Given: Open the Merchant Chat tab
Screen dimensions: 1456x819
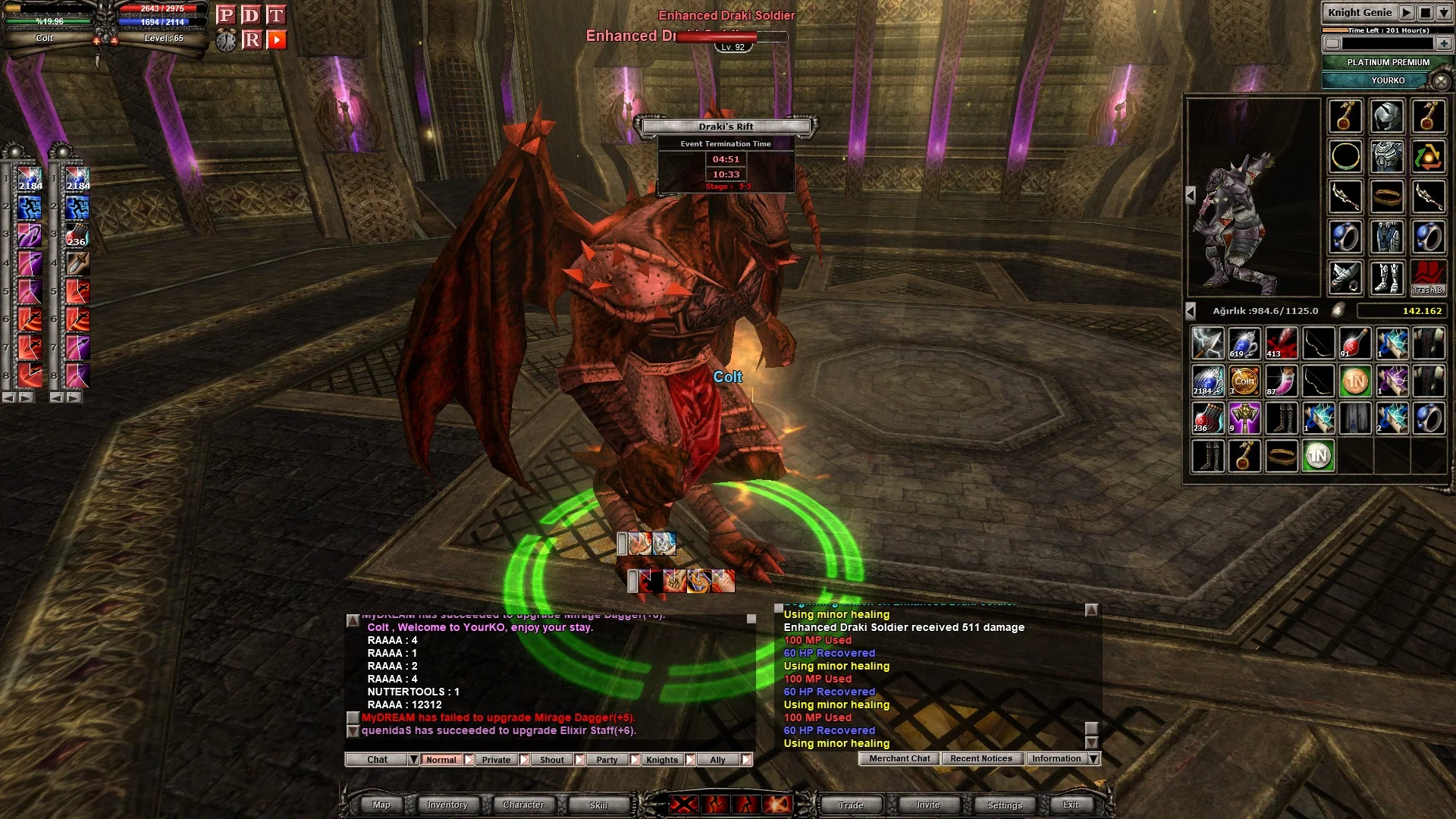Looking at the screenshot, I should tap(899, 758).
